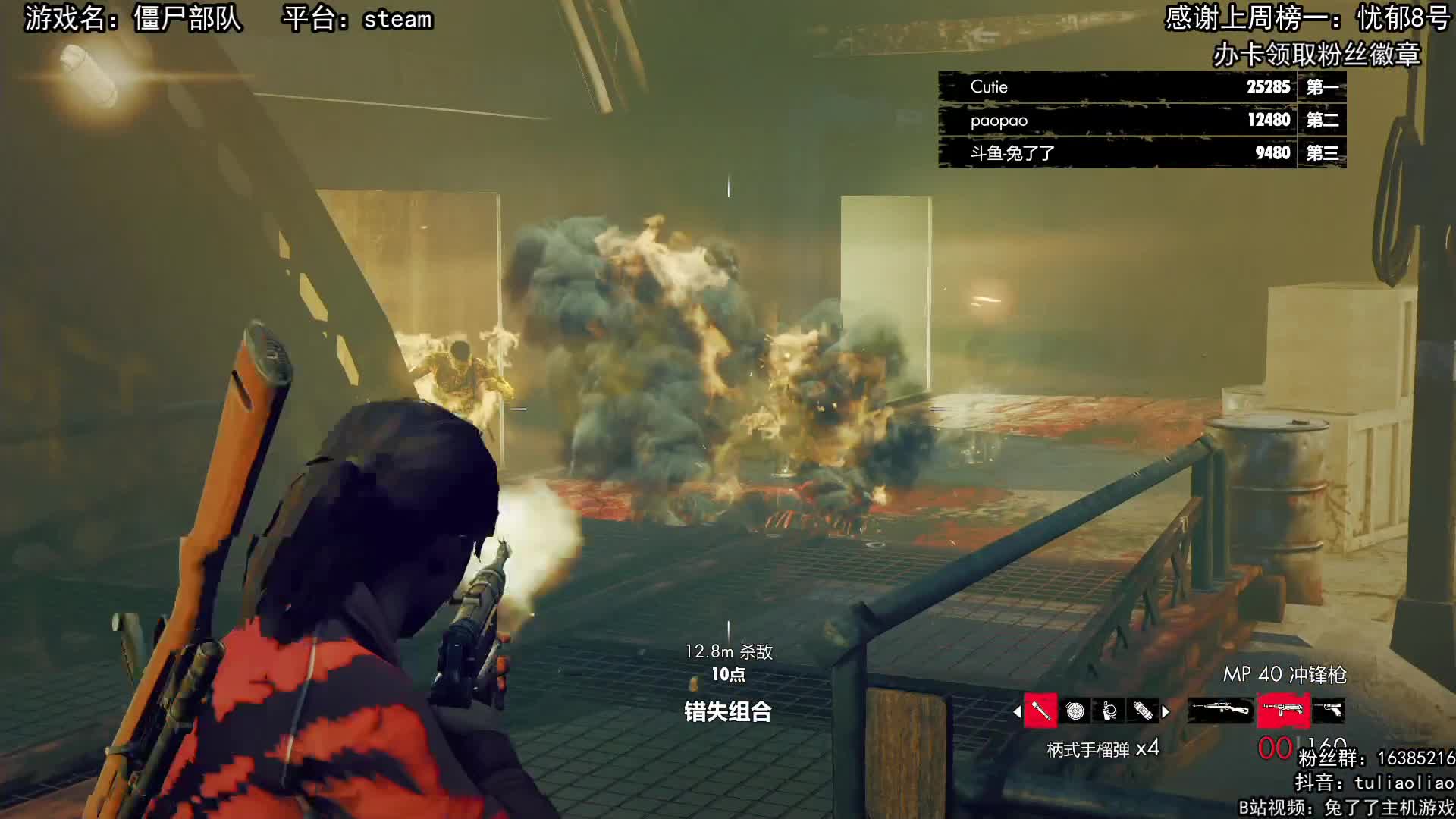Select the round land mine slot
The image size is (1456, 819).
[x=1075, y=711]
